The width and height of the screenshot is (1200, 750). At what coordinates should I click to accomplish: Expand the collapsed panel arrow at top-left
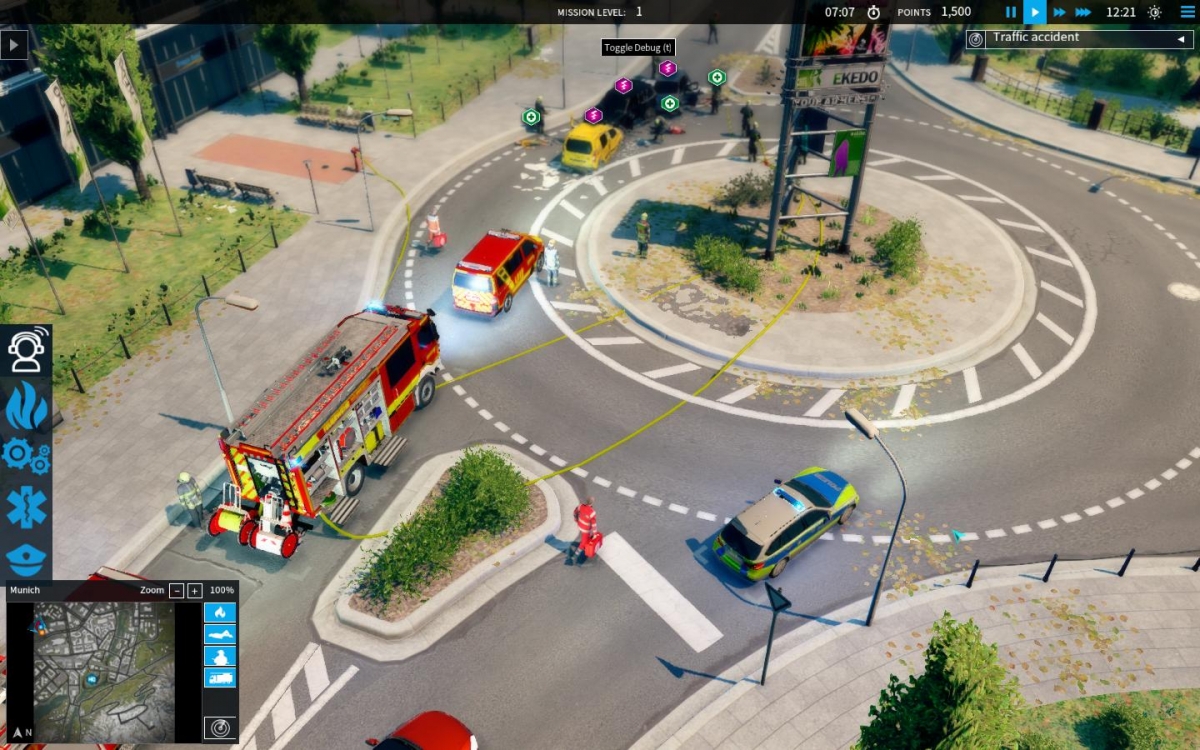14,45
